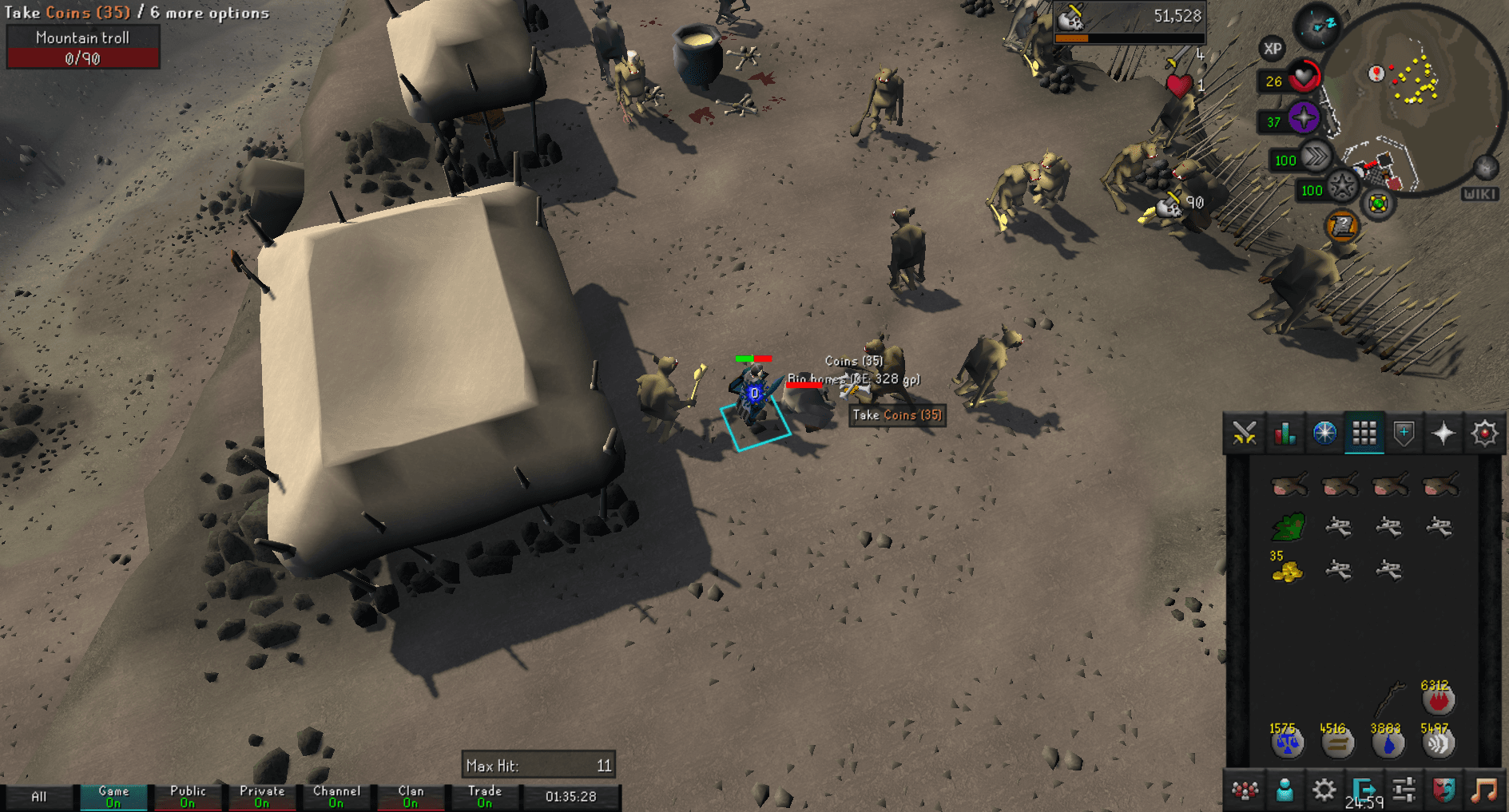Toggle run with the run energy orb
This screenshot has height=812, width=1509.
[1317, 157]
